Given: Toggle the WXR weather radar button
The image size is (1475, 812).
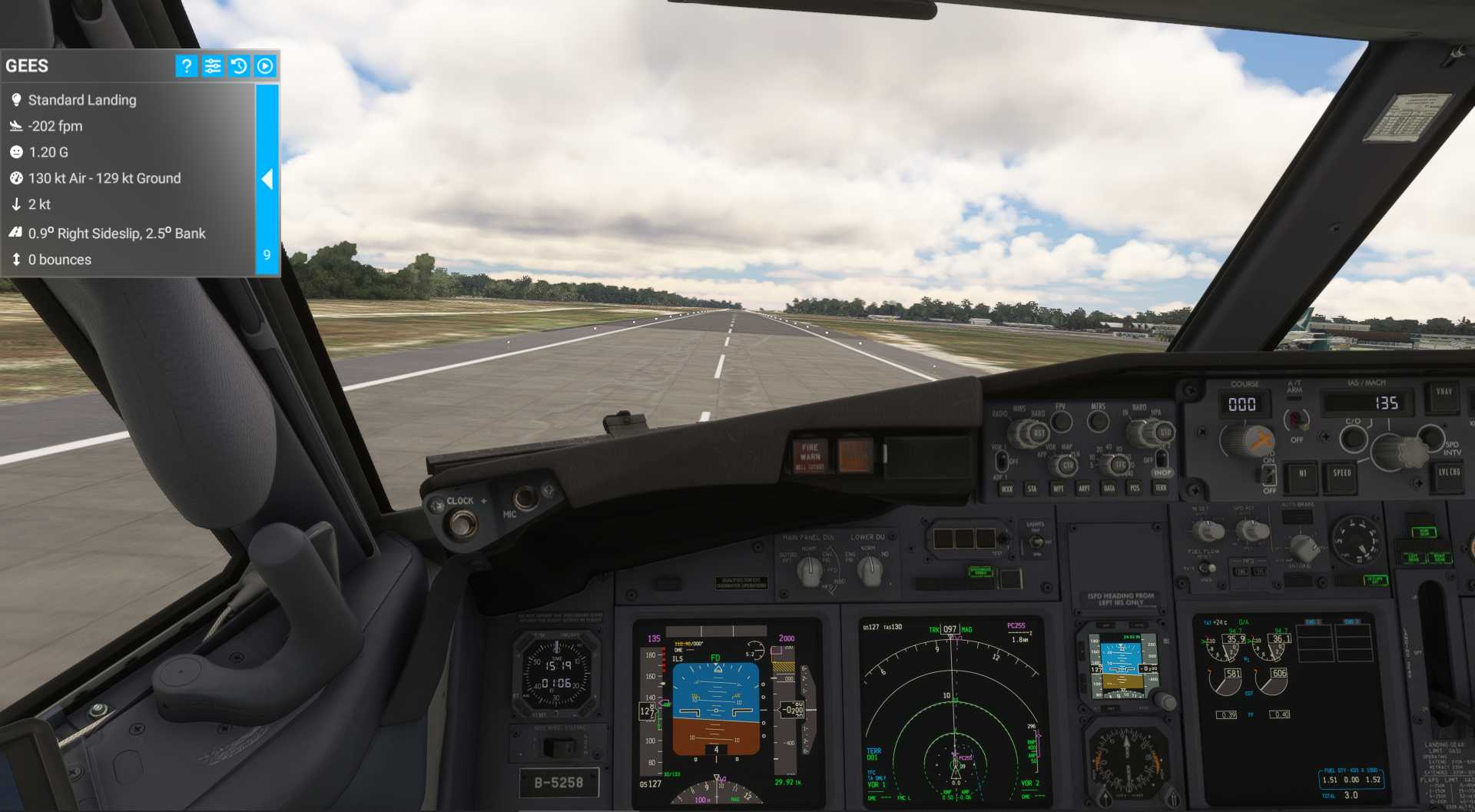Looking at the screenshot, I should point(1006,489).
